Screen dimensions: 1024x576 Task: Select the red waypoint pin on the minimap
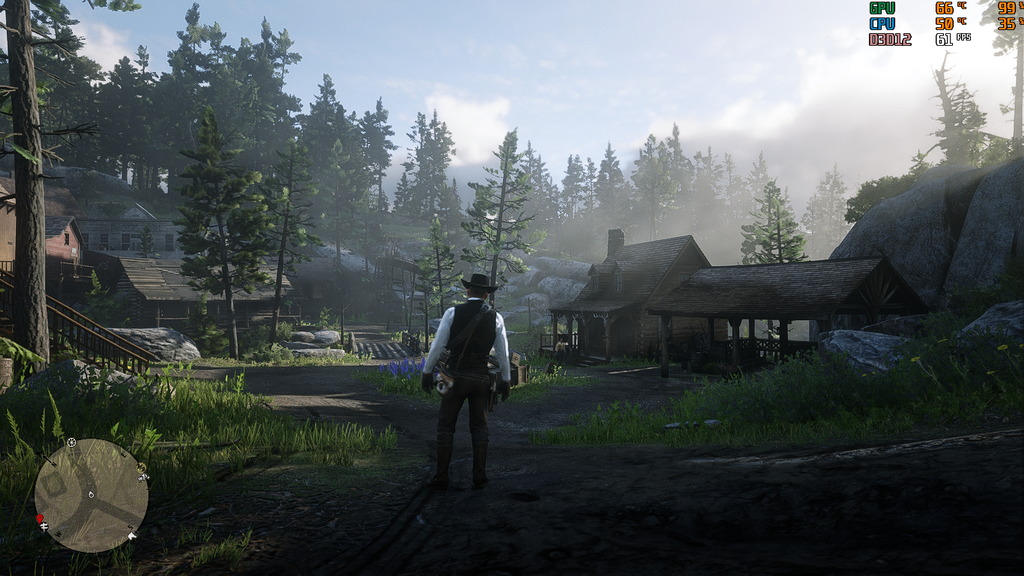pyautogui.click(x=41, y=519)
